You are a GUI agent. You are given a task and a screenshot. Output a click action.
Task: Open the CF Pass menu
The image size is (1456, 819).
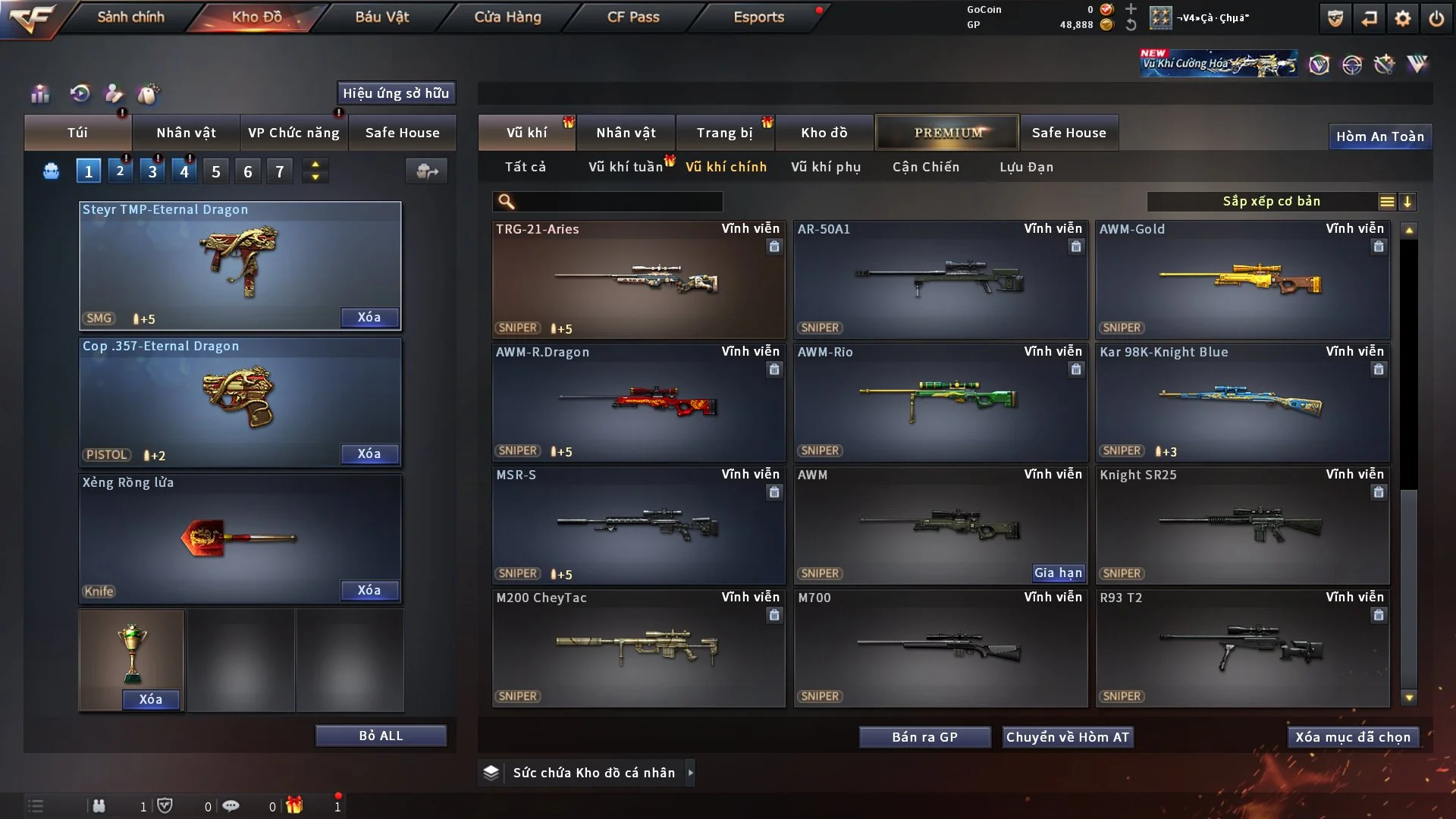point(633,17)
